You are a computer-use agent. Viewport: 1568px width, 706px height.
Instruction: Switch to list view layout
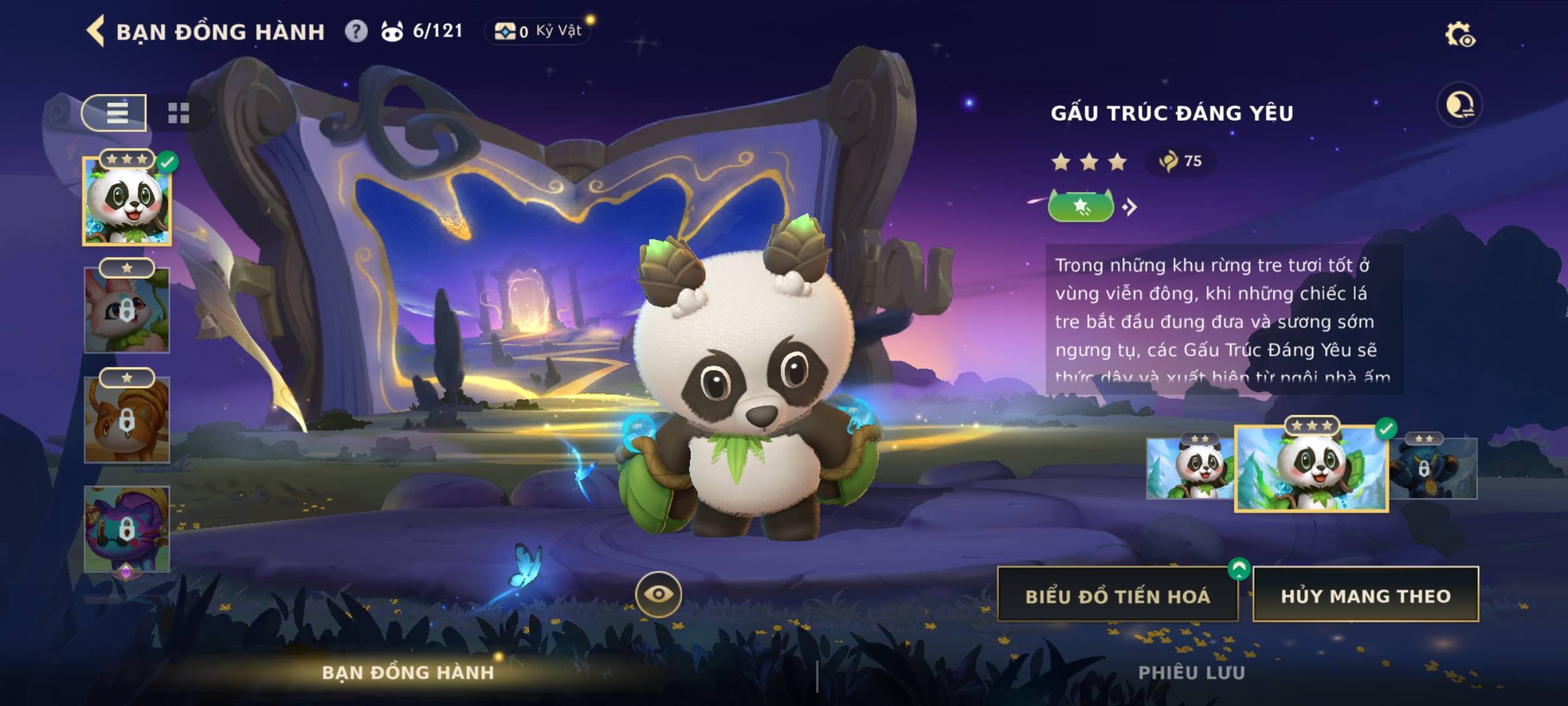point(115,112)
